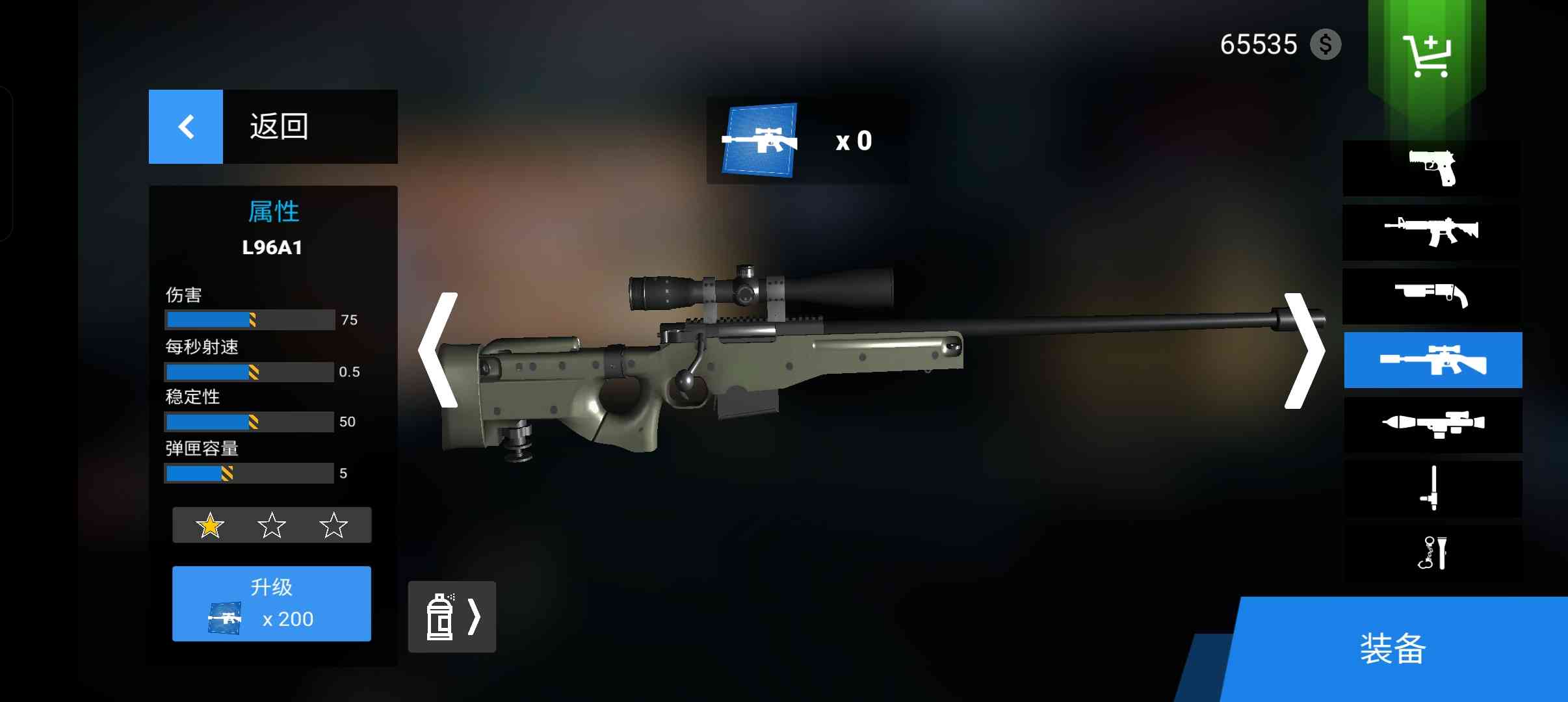
Task: Switch to the pistol category
Action: [x=1433, y=168]
